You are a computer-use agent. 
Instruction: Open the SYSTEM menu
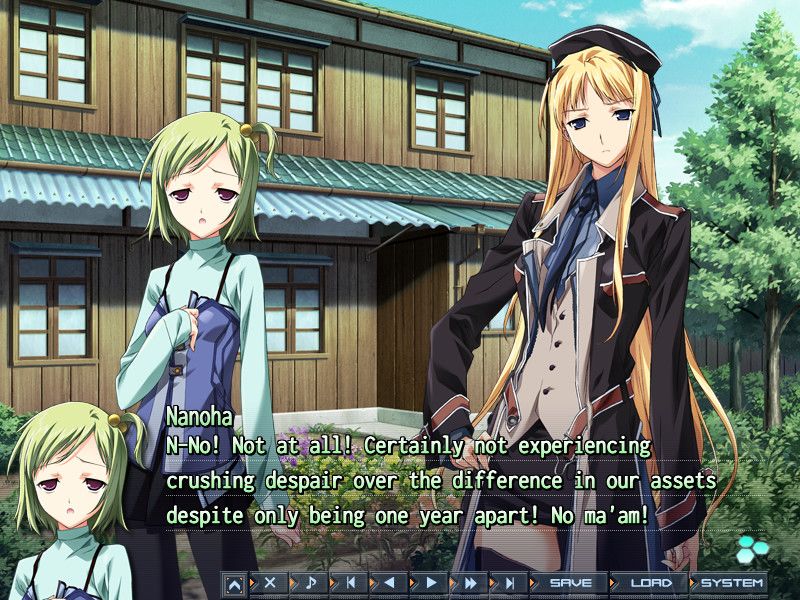[x=731, y=582]
